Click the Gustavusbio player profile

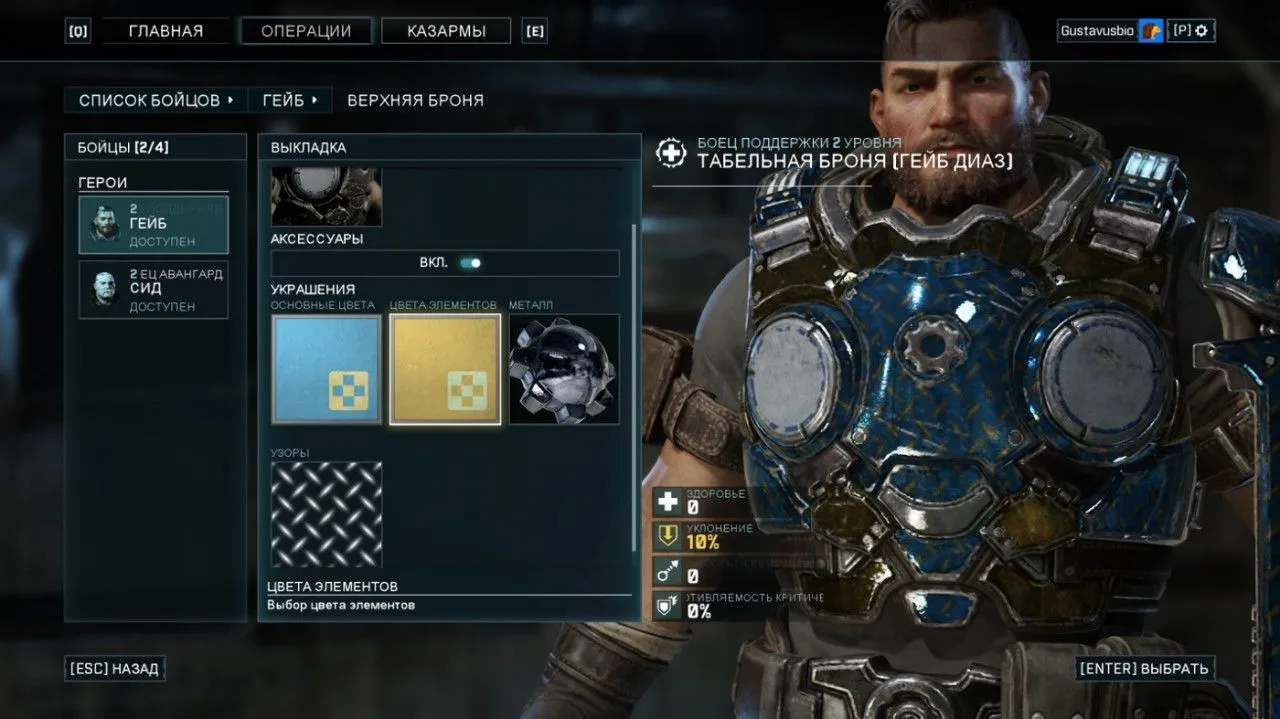point(1097,31)
